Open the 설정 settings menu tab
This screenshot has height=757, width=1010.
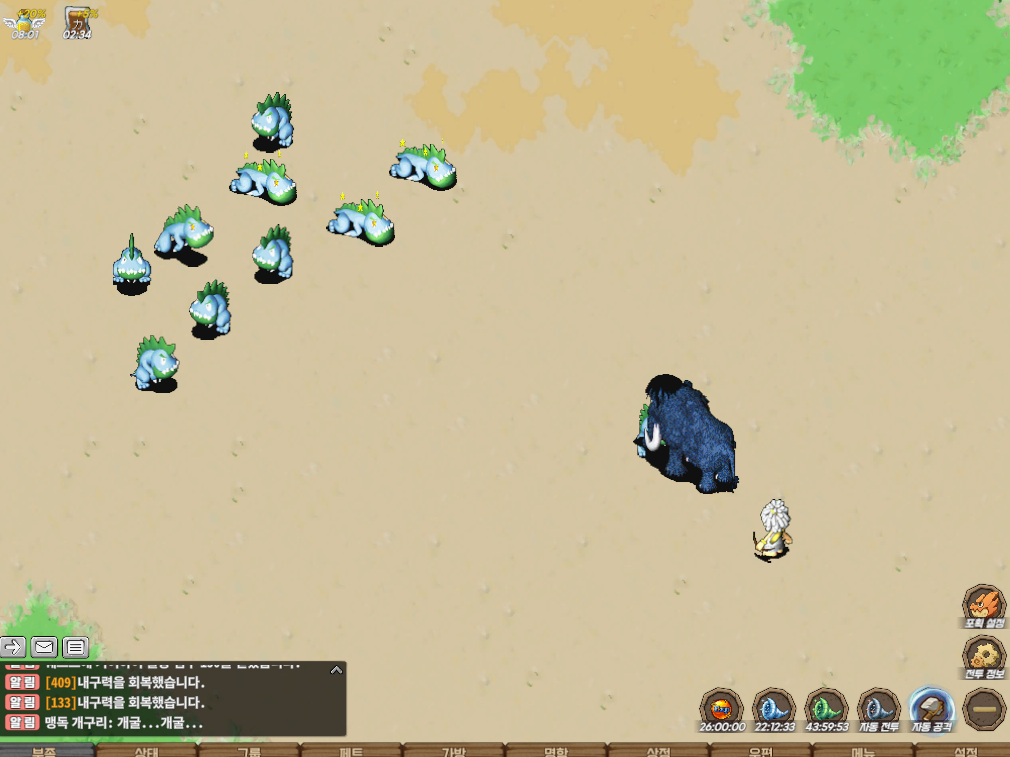(965, 750)
